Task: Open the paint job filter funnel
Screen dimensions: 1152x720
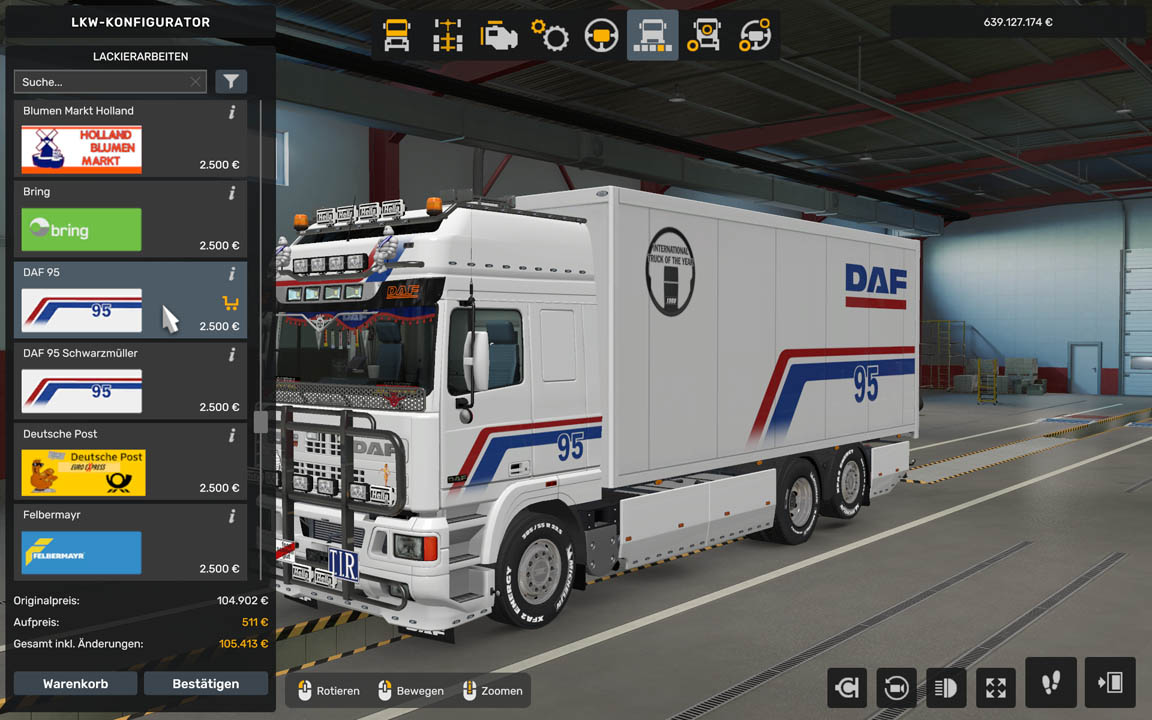Action: pyautogui.click(x=231, y=82)
